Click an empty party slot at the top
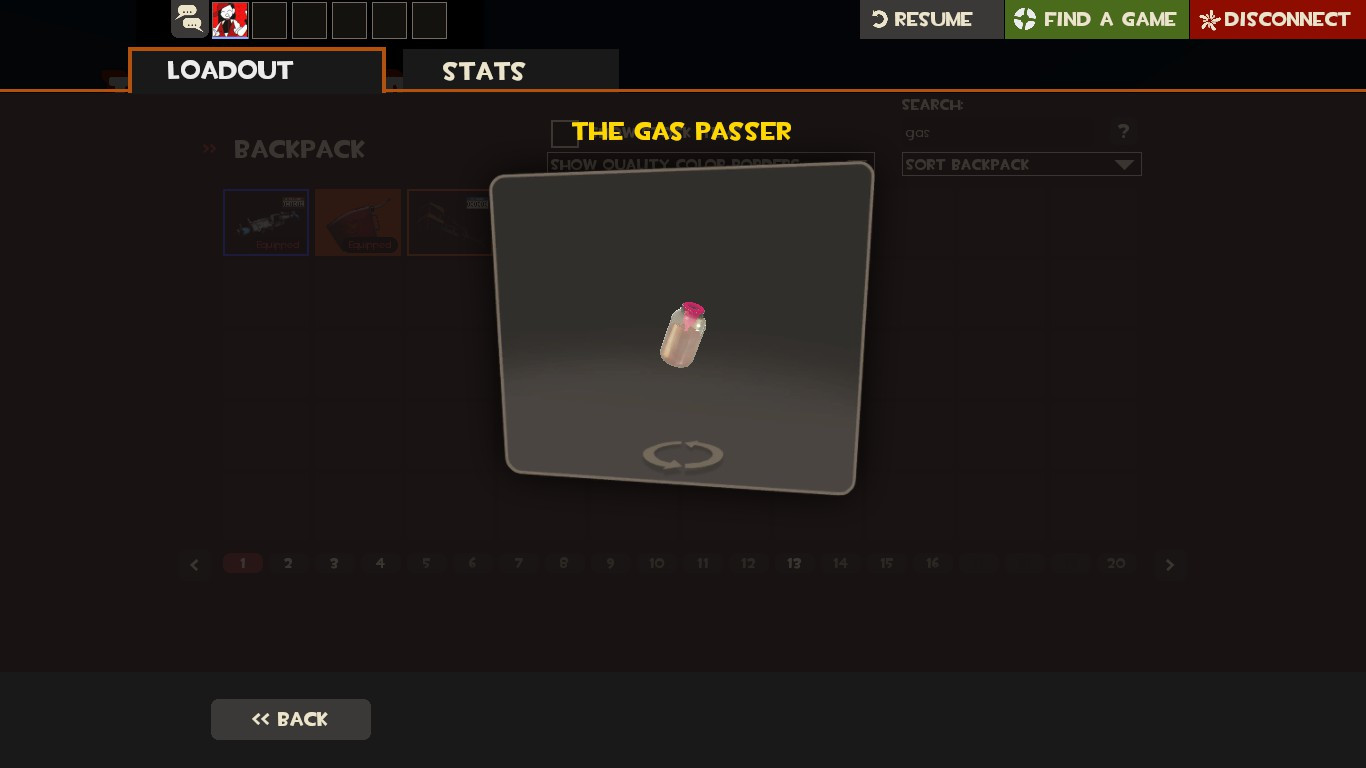The width and height of the screenshot is (1366, 768). click(269, 19)
